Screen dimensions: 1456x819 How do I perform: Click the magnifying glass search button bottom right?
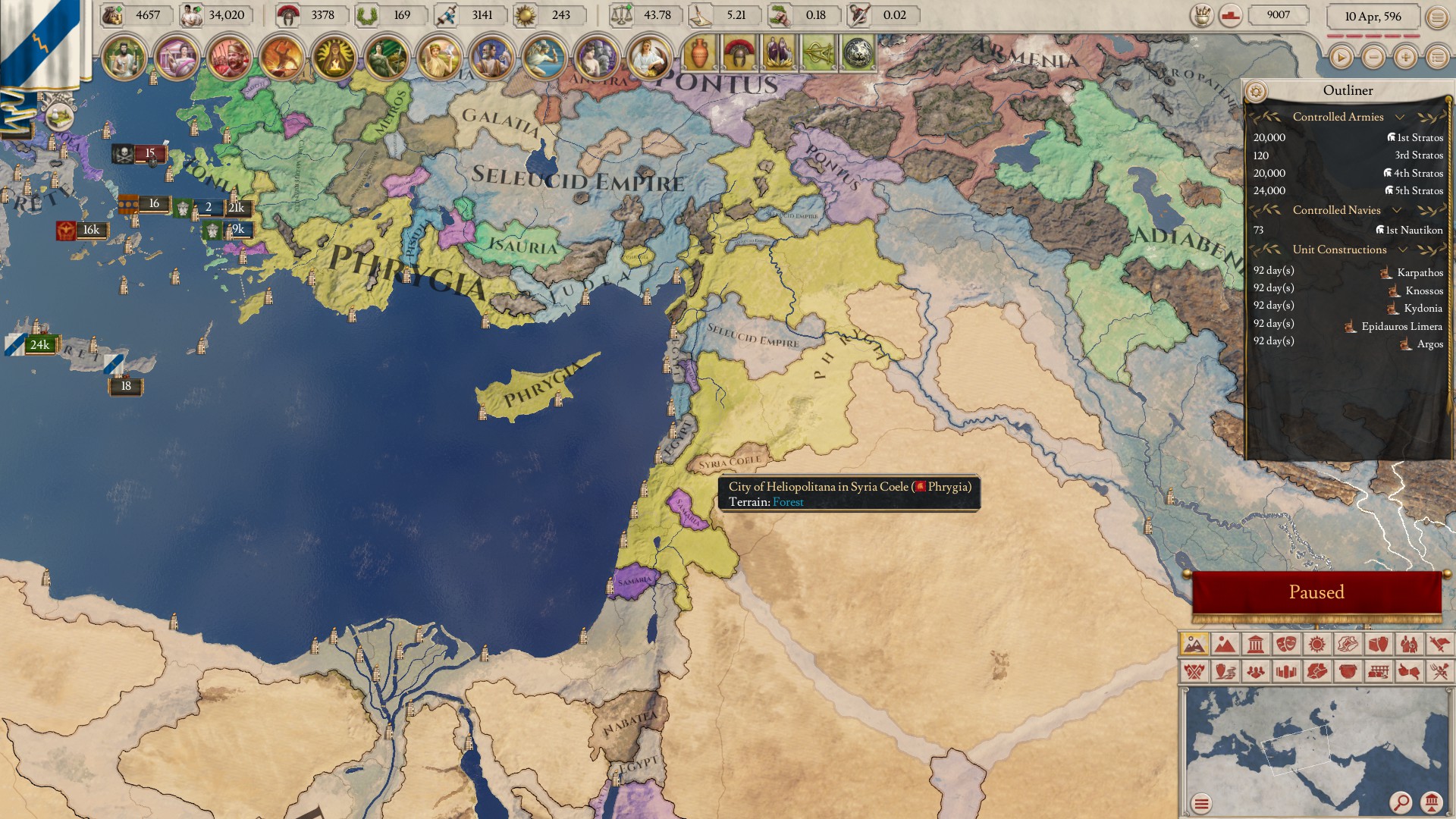click(x=1400, y=801)
